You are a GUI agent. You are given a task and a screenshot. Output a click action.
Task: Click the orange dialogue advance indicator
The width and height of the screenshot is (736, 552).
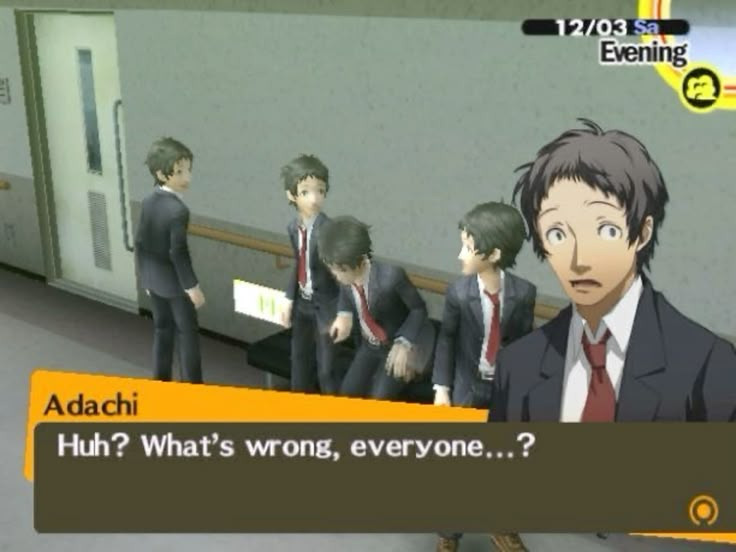click(x=704, y=510)
